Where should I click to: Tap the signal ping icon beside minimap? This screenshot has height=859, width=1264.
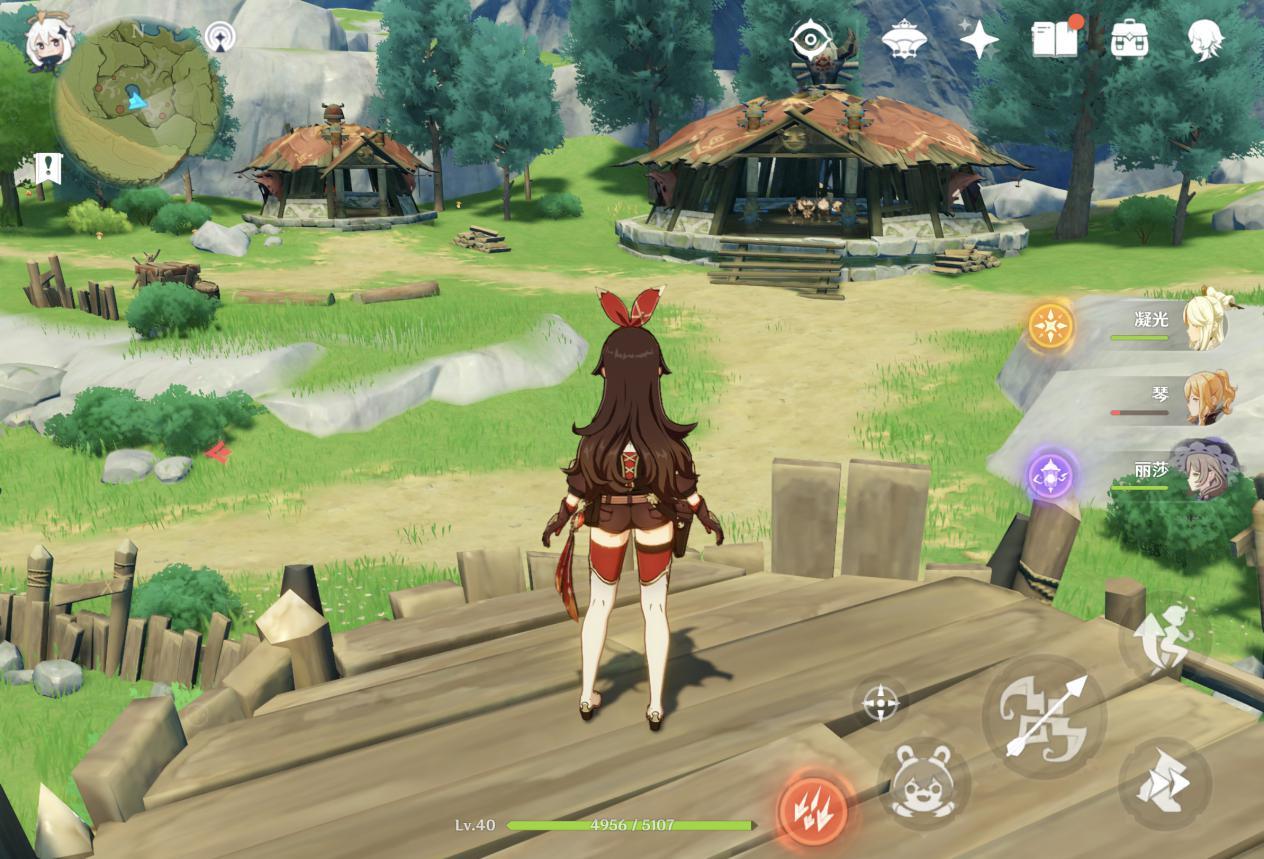click(220, 37)
